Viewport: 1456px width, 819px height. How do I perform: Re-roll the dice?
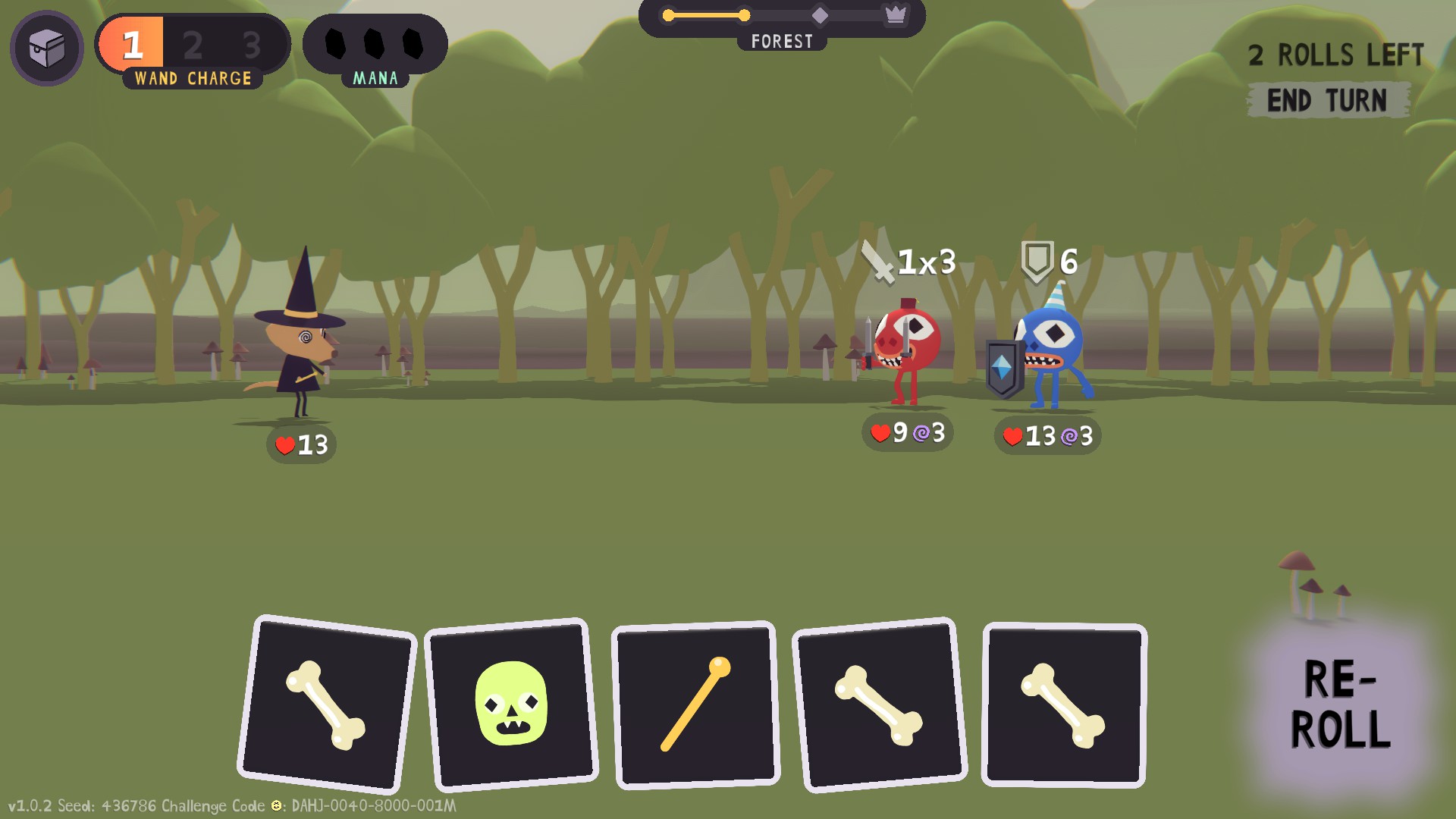(1340, 704)
